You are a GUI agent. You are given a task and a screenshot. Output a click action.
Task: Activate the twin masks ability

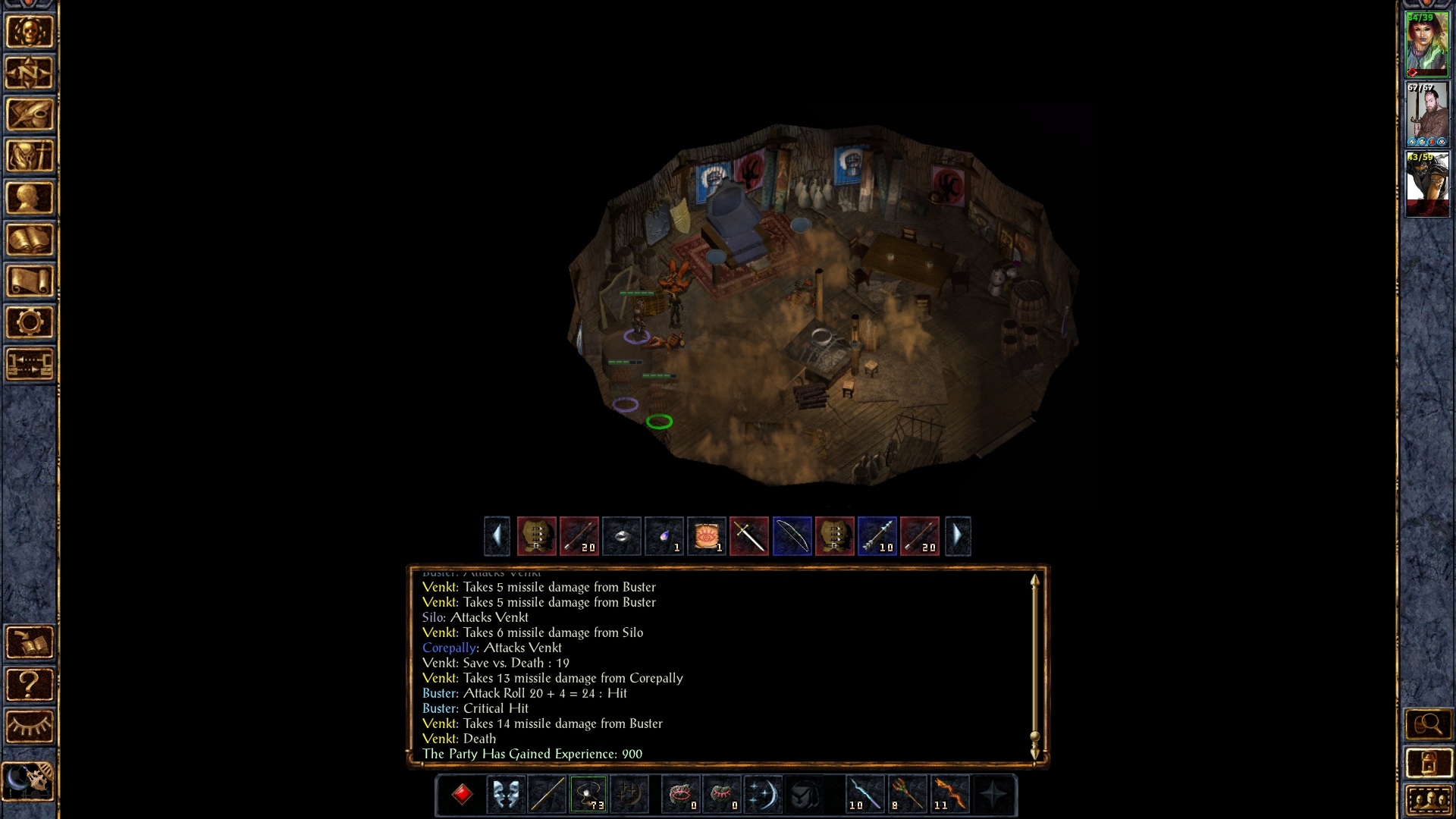pyautogui.click(x=505, y=795)
